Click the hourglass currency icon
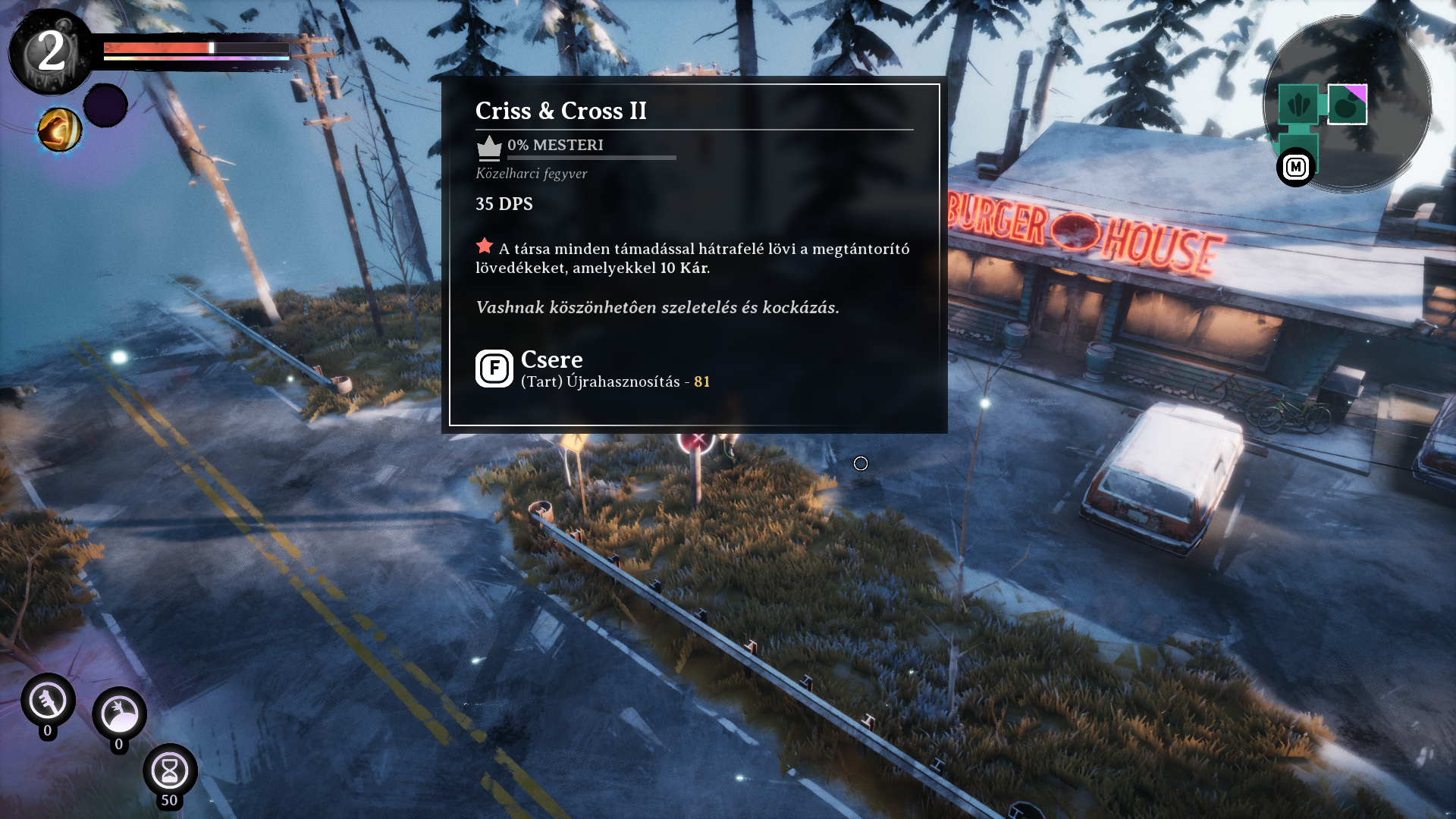This screenshot has height=819, width=1456. click(170, 771)
